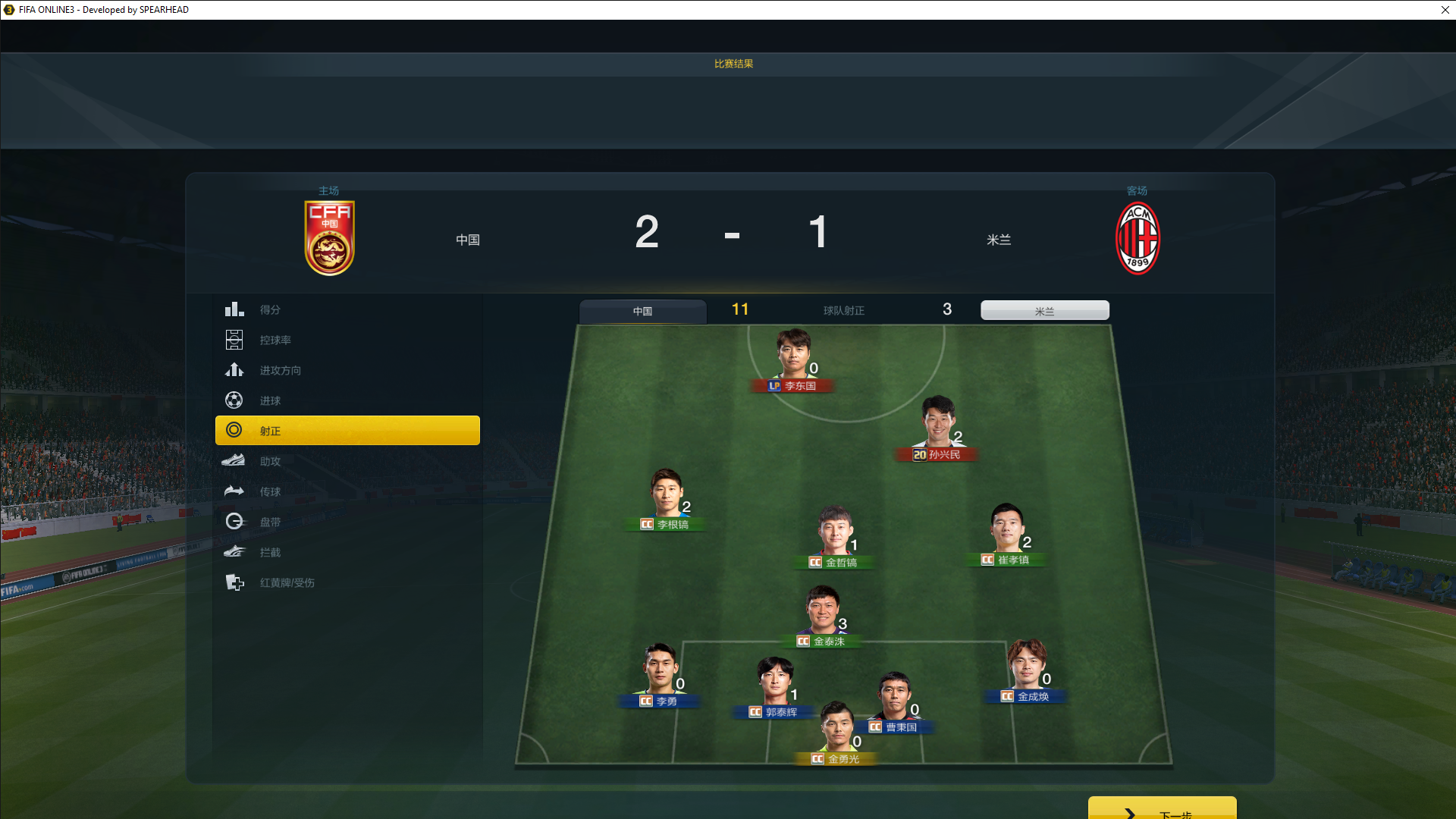
Task: Show the 控球率 possession stats
Action: click(x=275, y=340)
